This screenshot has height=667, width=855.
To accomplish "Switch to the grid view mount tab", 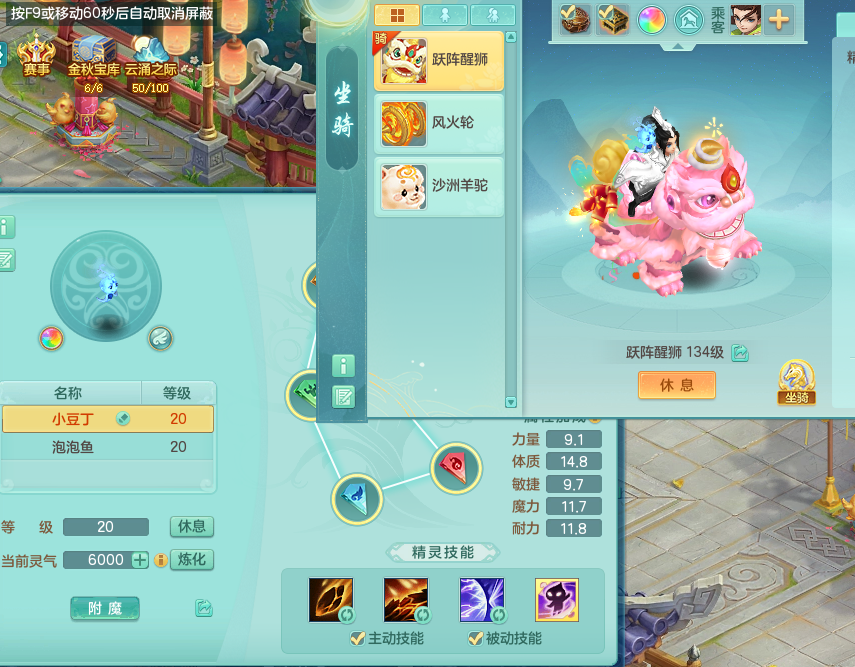I will pos(396,15).
